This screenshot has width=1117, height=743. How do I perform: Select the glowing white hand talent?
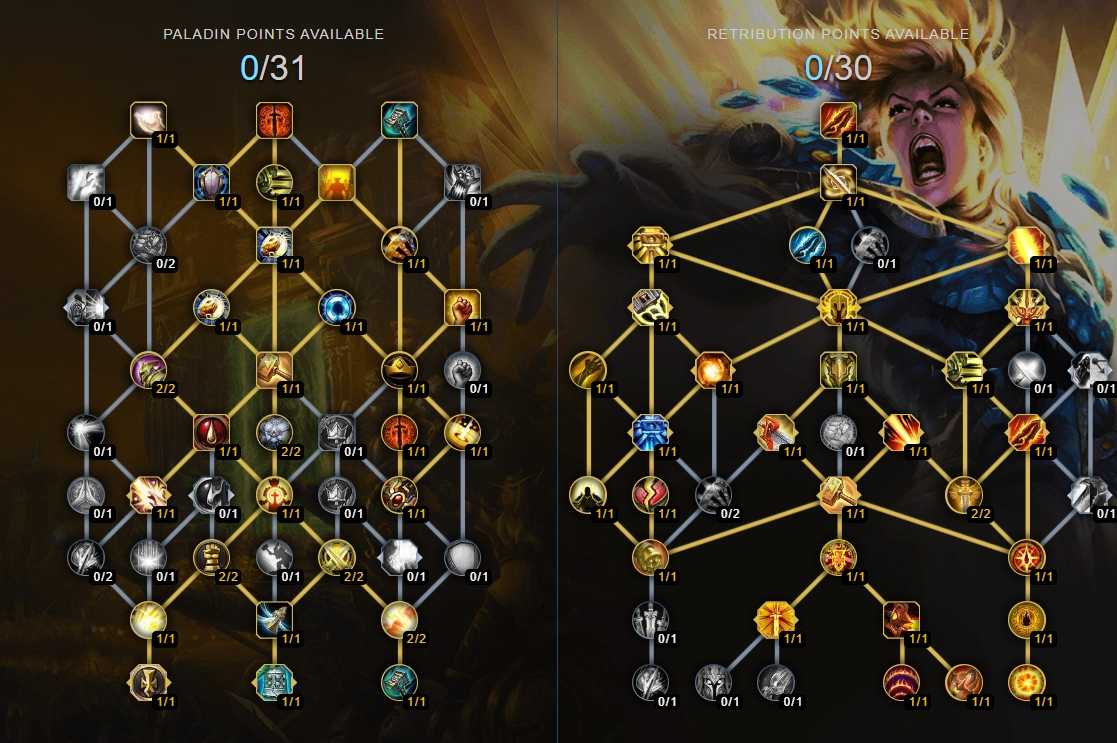[148, 120]
